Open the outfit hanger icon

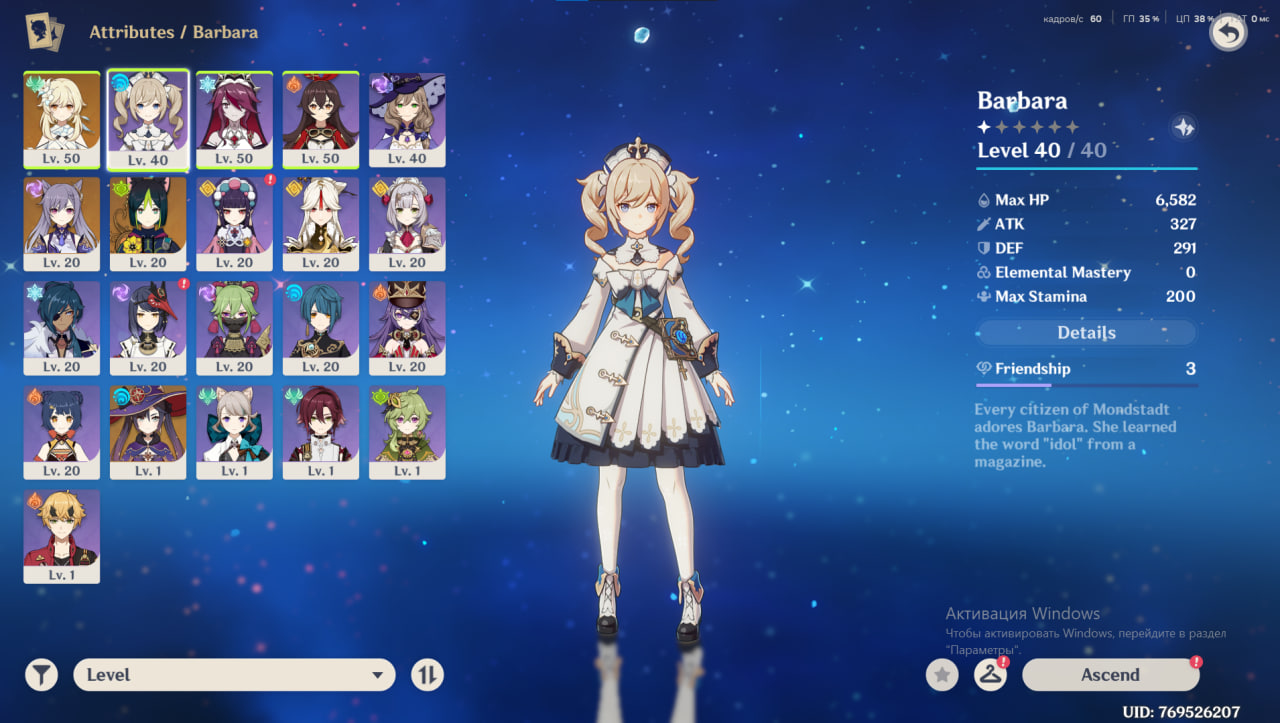pyautogui.click(x=990, y=675)
